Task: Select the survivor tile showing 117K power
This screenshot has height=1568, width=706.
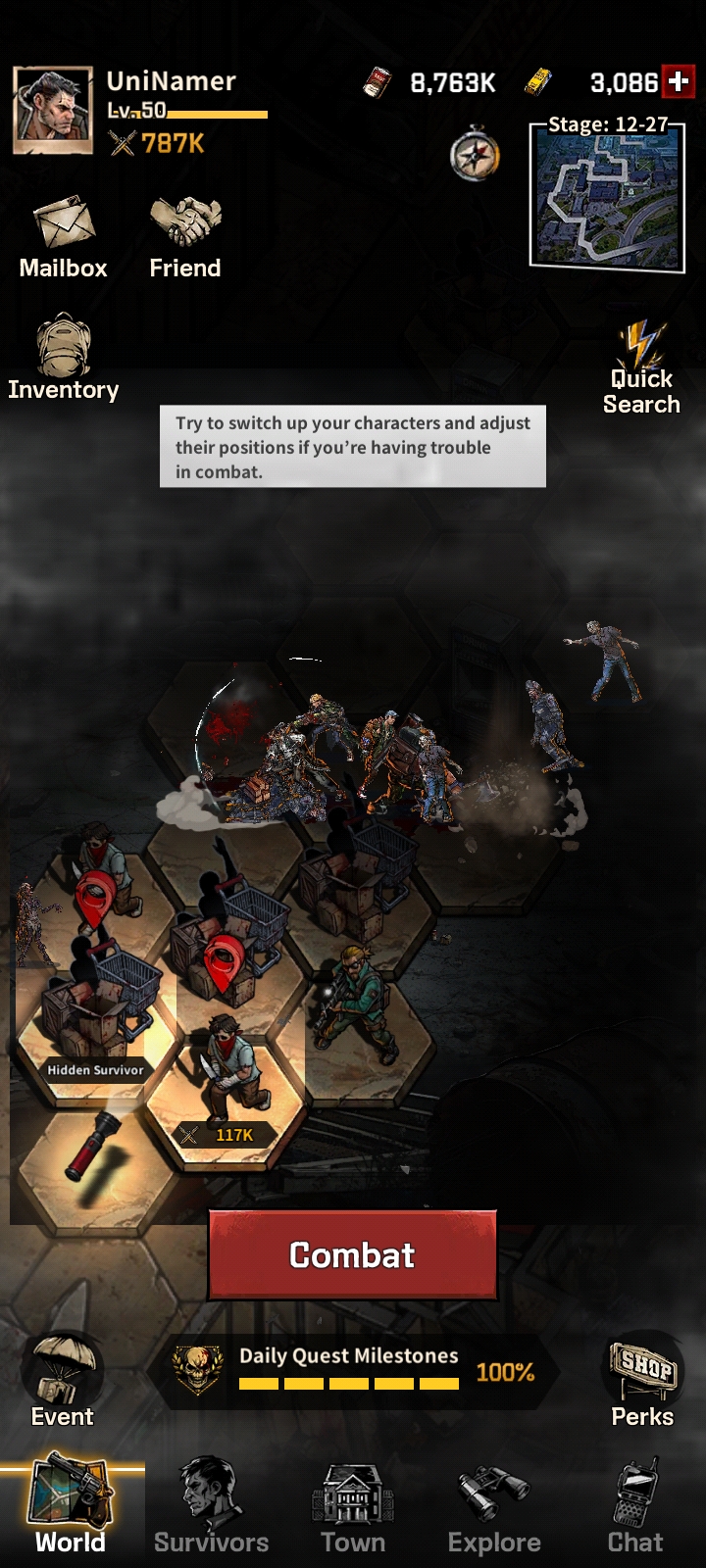Action: [x=227, y=1088]
